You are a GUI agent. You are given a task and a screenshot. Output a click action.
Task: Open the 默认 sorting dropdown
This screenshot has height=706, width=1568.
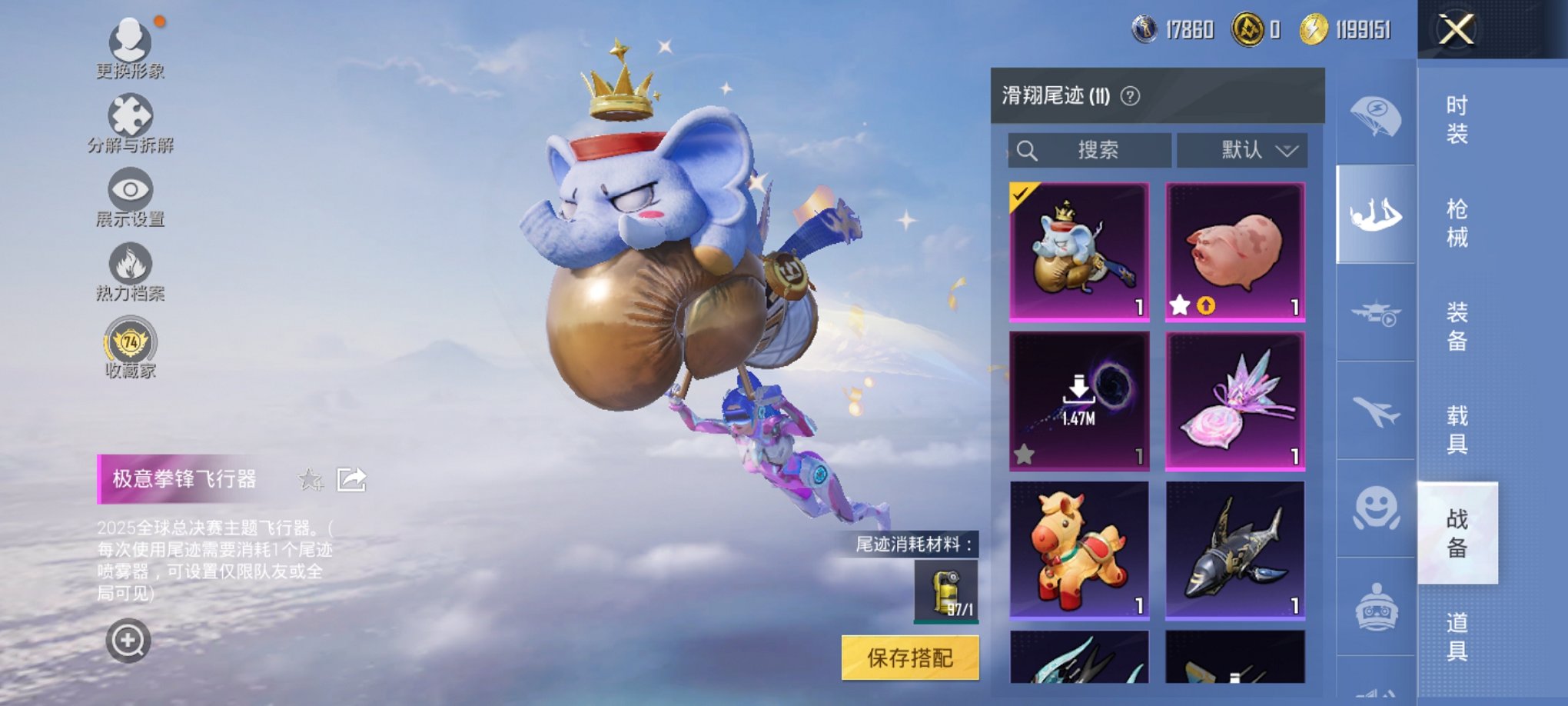[x=1243, y=151]
